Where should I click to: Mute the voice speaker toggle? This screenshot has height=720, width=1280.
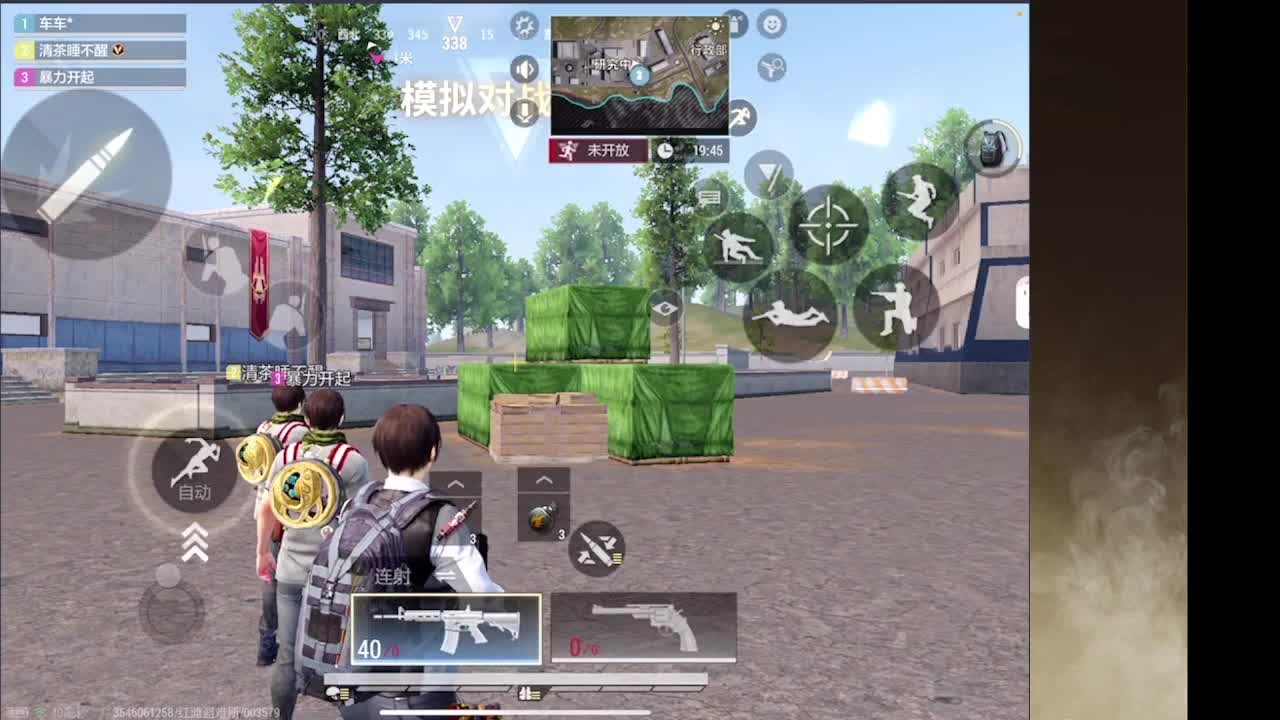524,70
